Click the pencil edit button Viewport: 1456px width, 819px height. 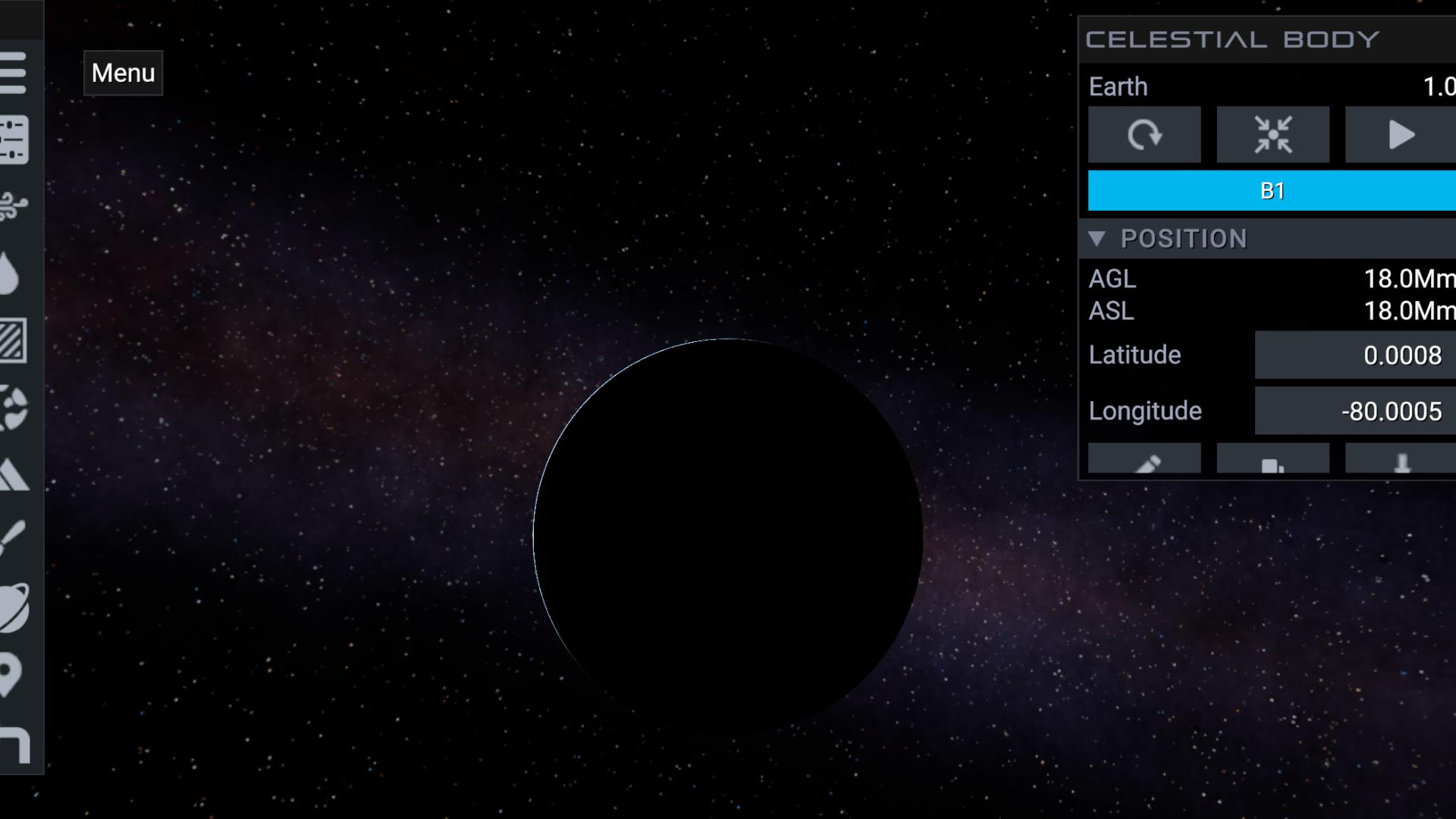pyautogui.click(x=1144, y=460)
